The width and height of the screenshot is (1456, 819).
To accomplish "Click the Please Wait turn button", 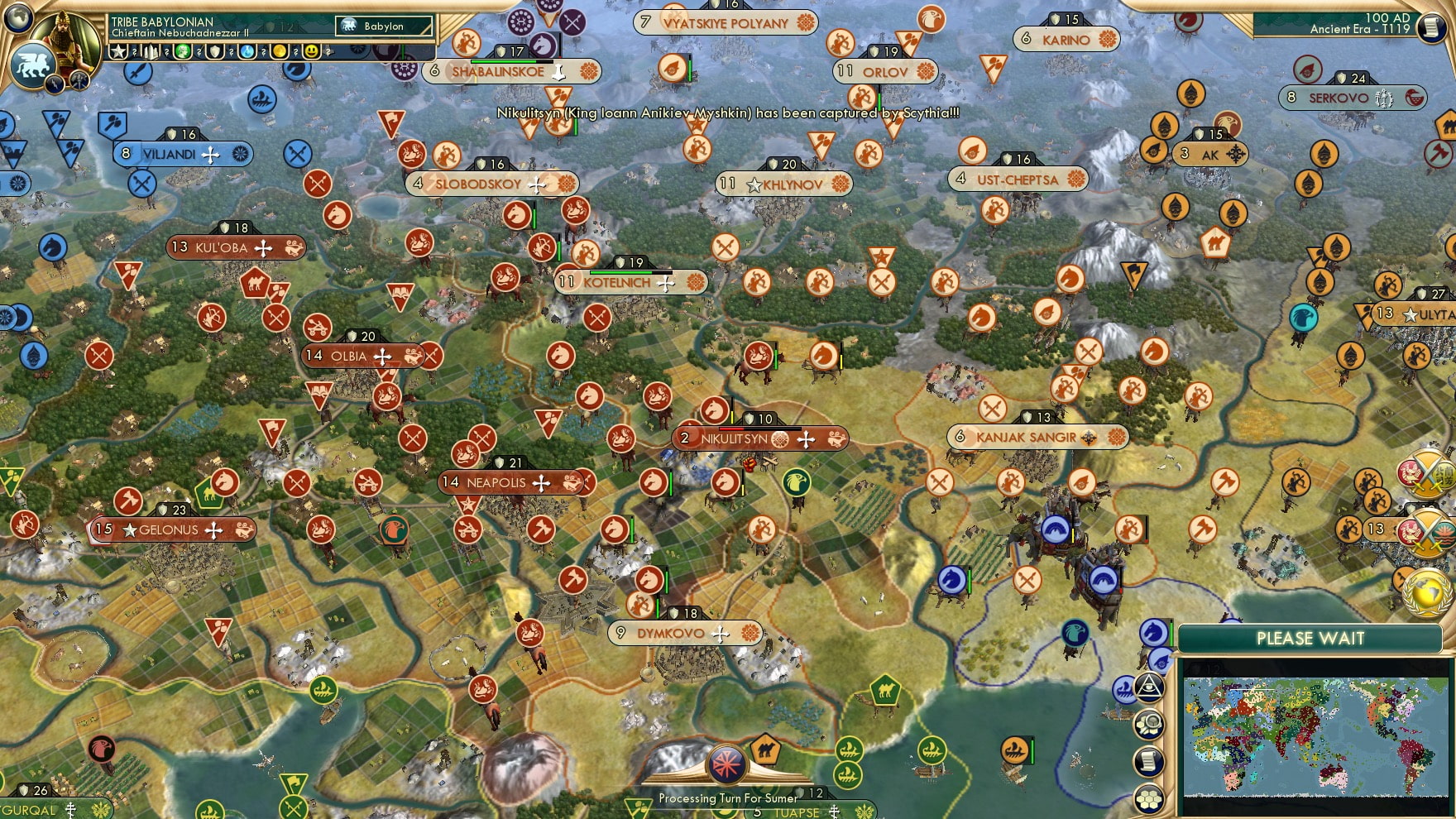I will pyautogui.click(x=1310, y=638).
